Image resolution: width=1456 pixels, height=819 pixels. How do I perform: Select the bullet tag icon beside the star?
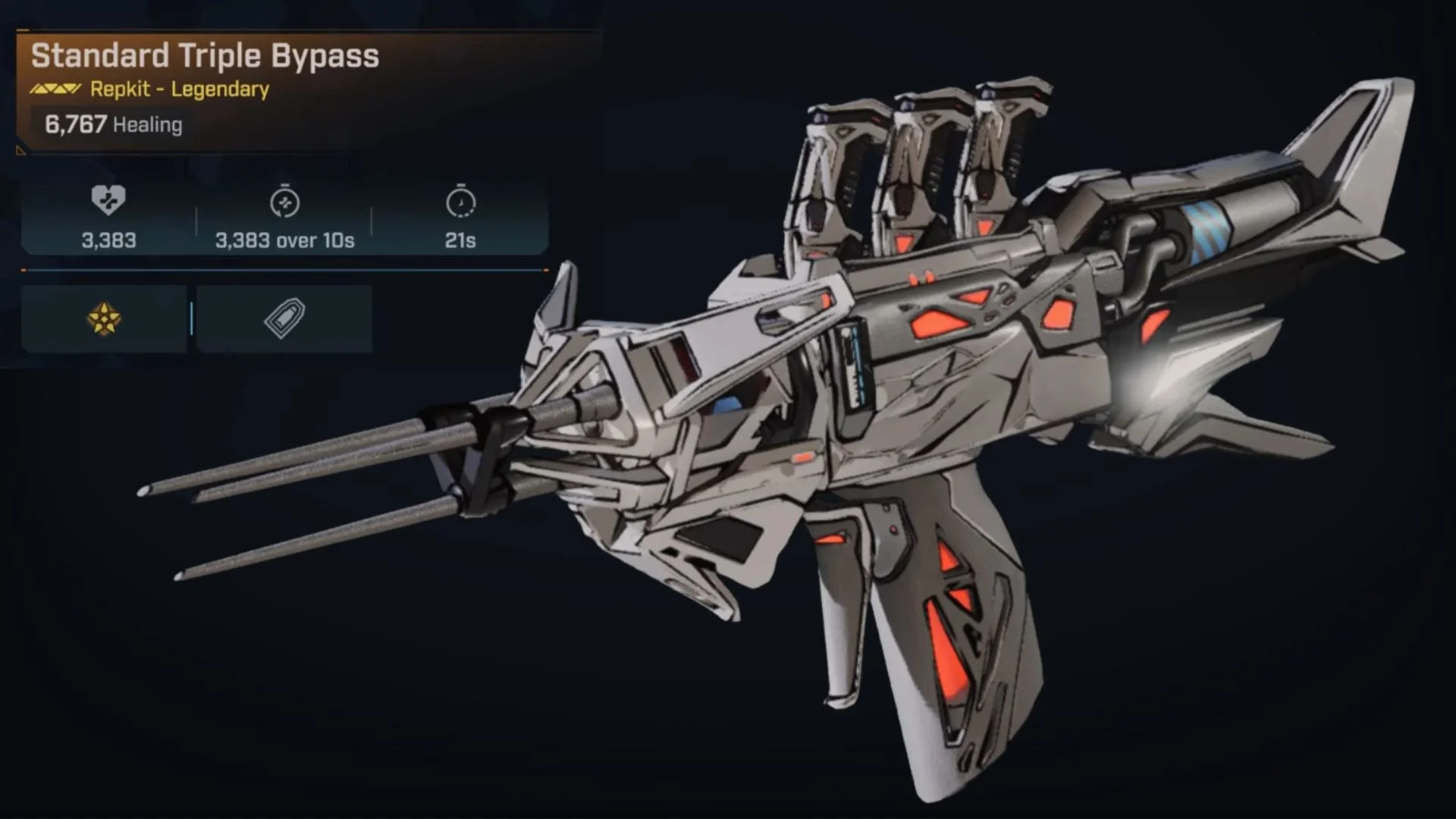[284, 318]
